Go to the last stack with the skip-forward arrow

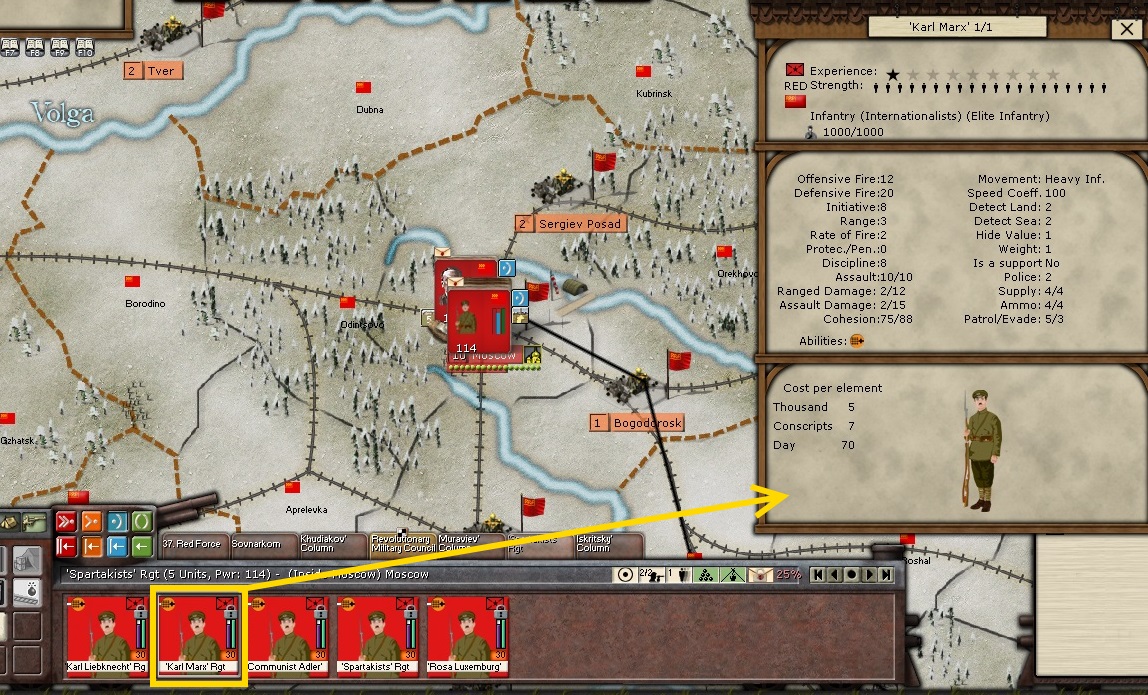tap(887, 575)
